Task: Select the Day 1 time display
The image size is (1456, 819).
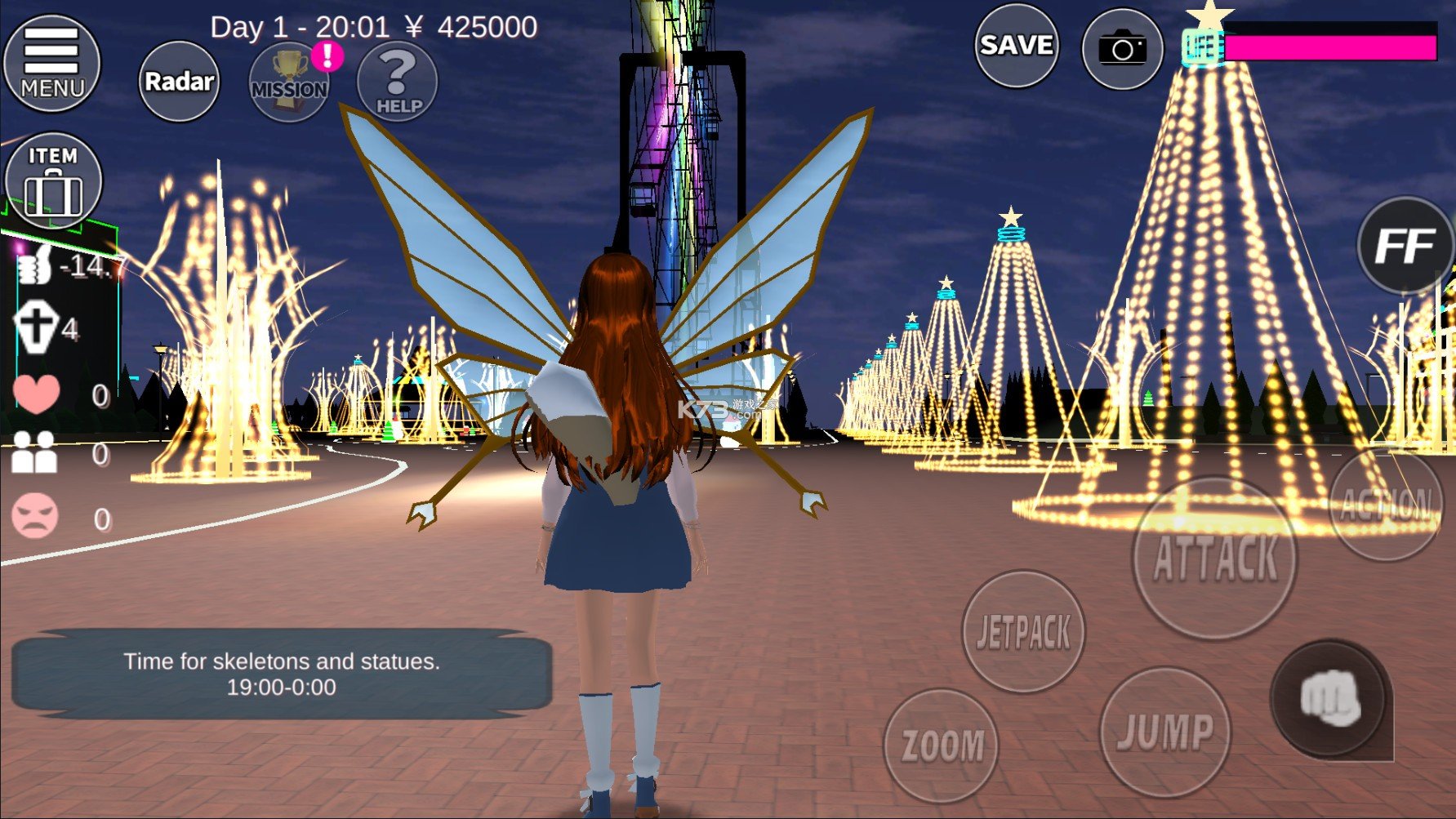Action: [300, 27]
